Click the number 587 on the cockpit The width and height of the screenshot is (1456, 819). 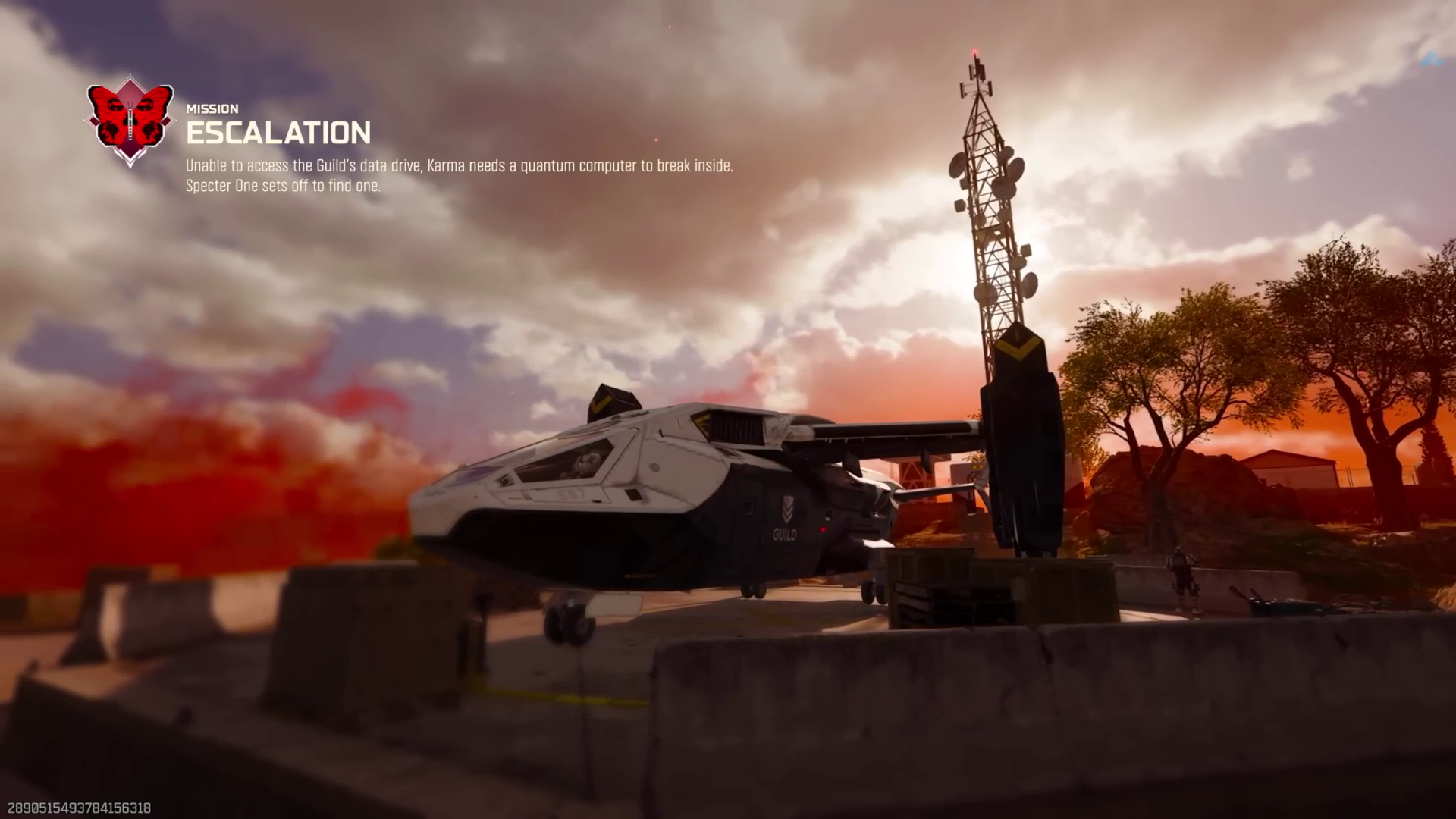point(570,493)
